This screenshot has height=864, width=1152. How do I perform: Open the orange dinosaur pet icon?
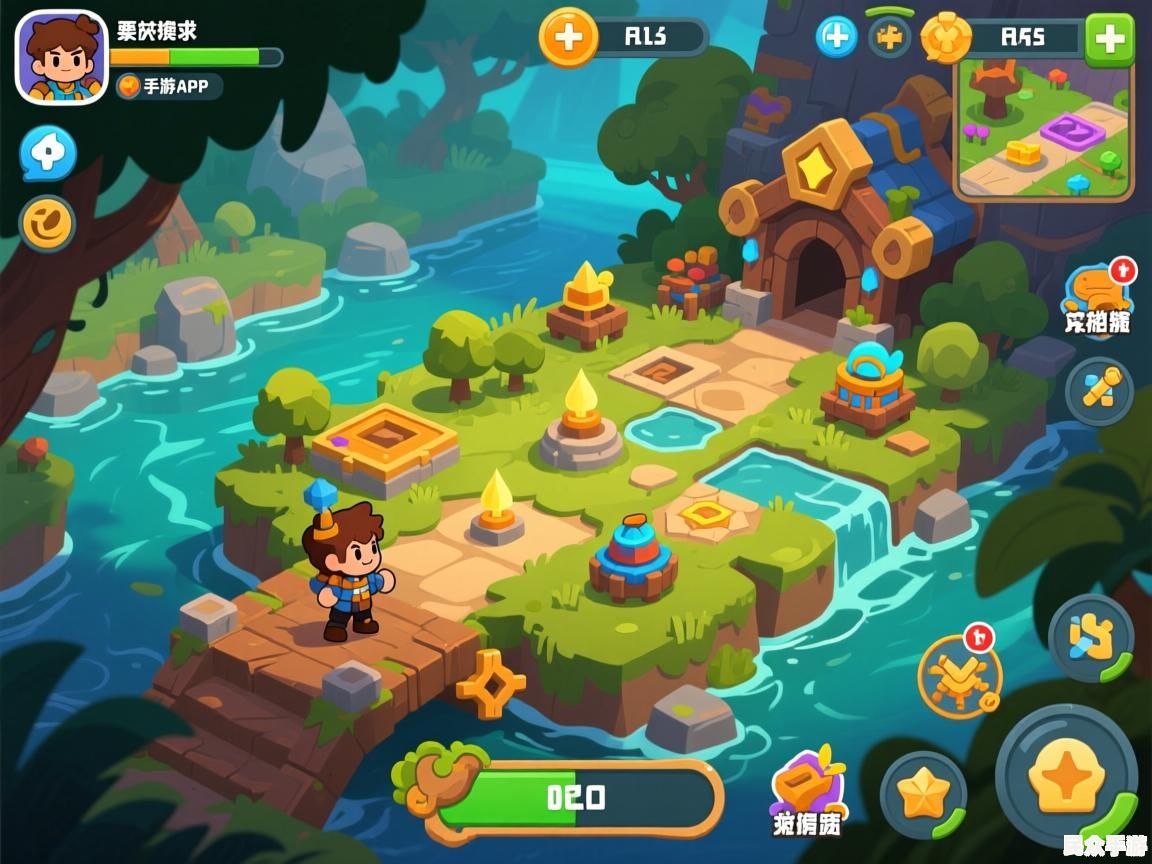1097,294
